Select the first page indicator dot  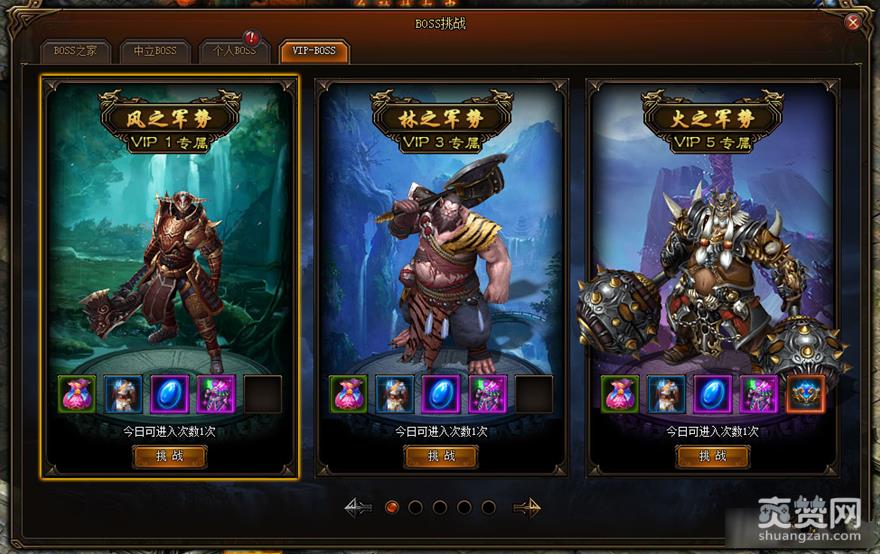click(392, 507)
